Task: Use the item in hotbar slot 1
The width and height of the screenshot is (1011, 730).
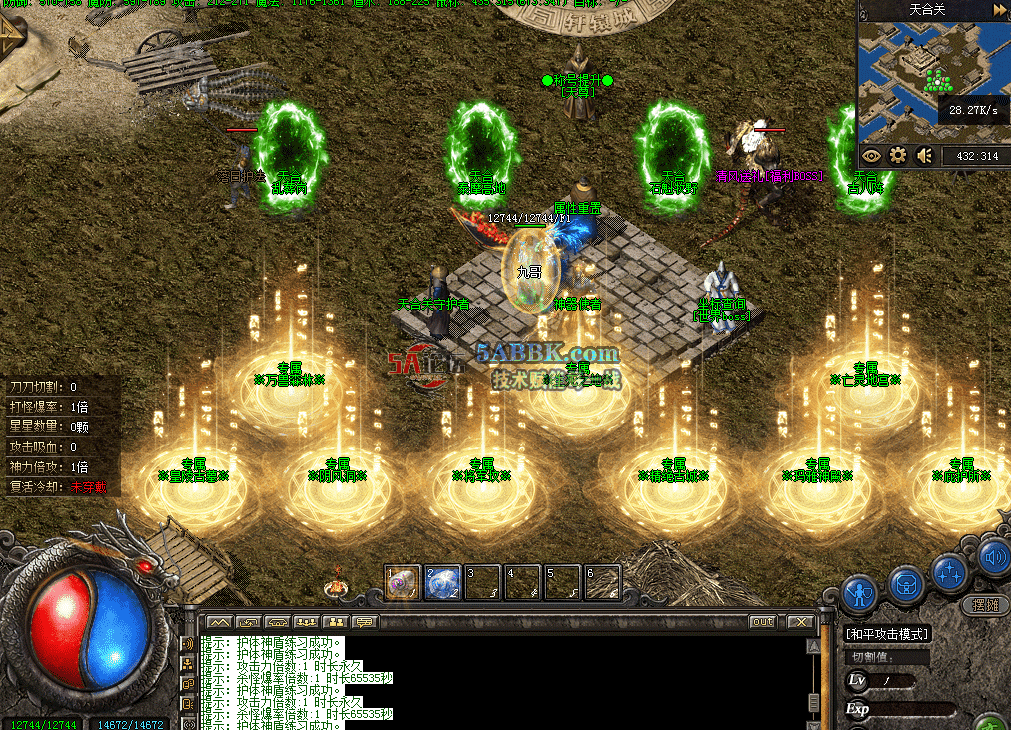Action: tap(402, 582)
